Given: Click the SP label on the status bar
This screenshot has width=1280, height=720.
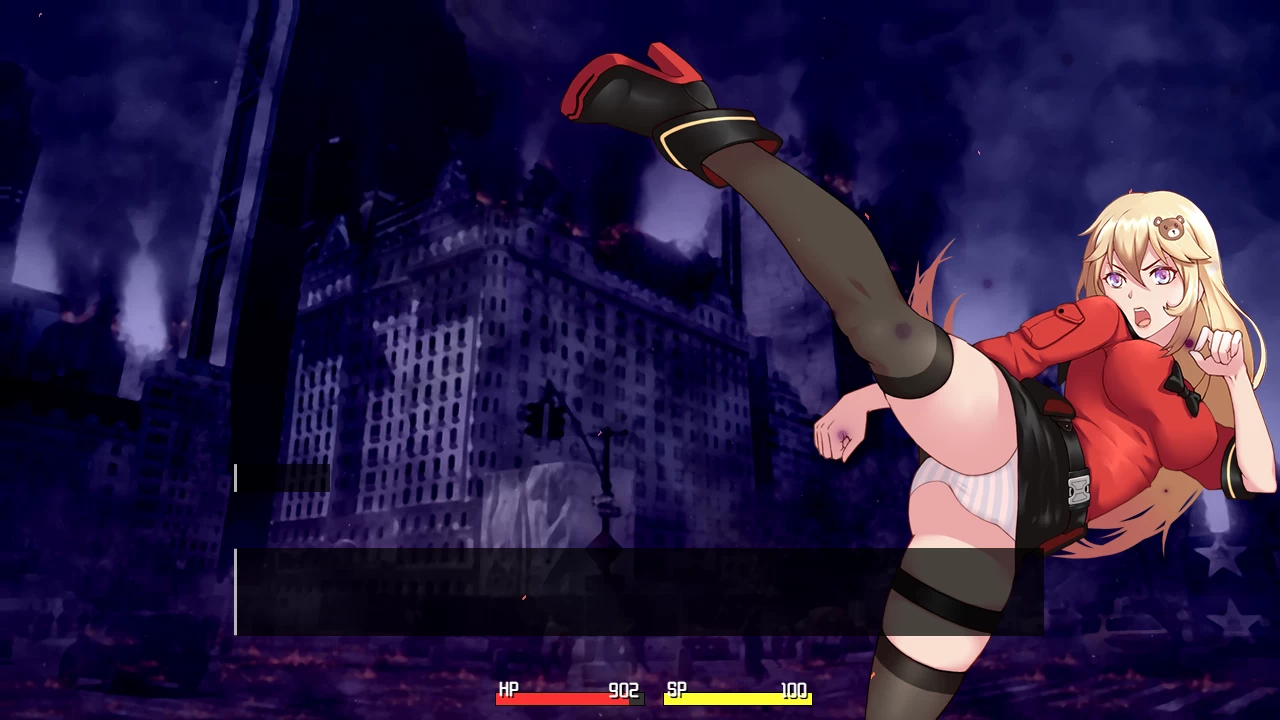Looking at the screenshot, I should [x=676, y=690].
